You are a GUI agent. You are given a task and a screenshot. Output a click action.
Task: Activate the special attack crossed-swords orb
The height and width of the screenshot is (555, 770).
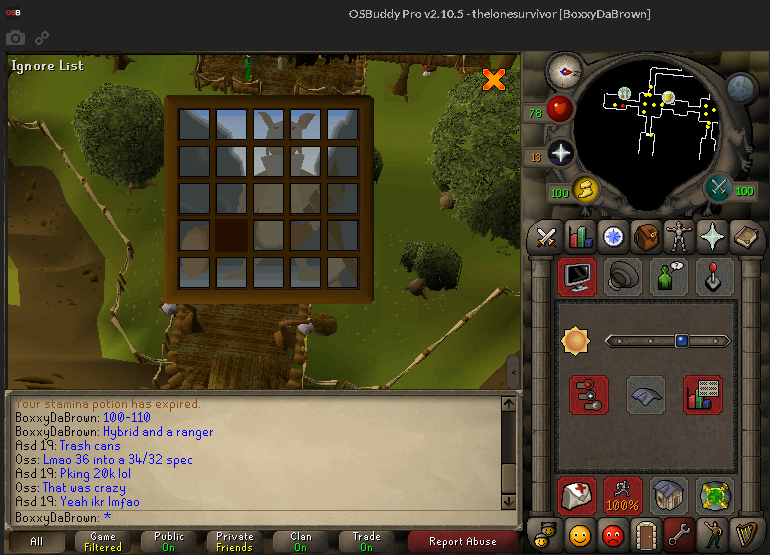(x=718, y=187)
